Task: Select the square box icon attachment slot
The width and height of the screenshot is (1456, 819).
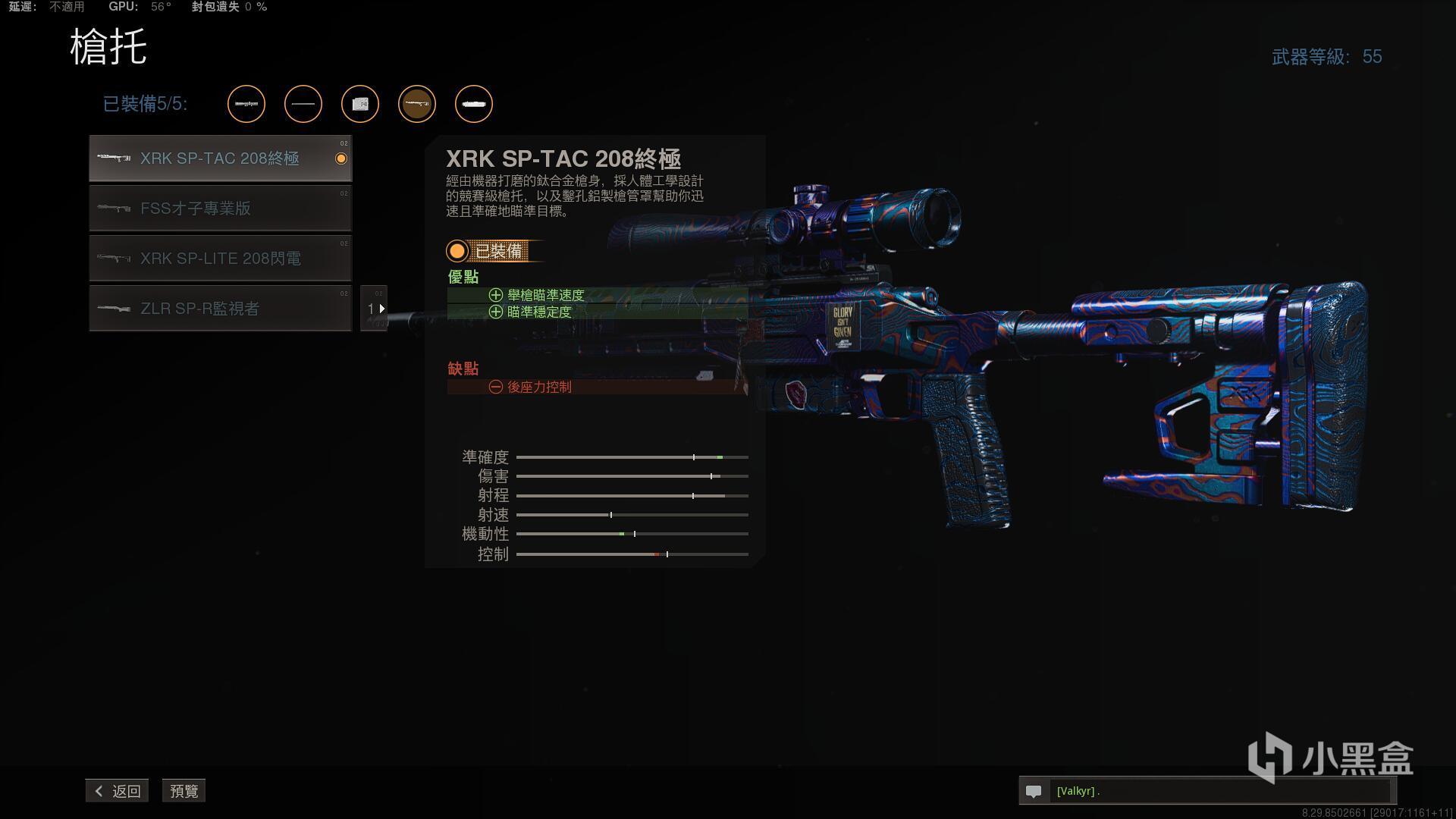Action: 360,104
